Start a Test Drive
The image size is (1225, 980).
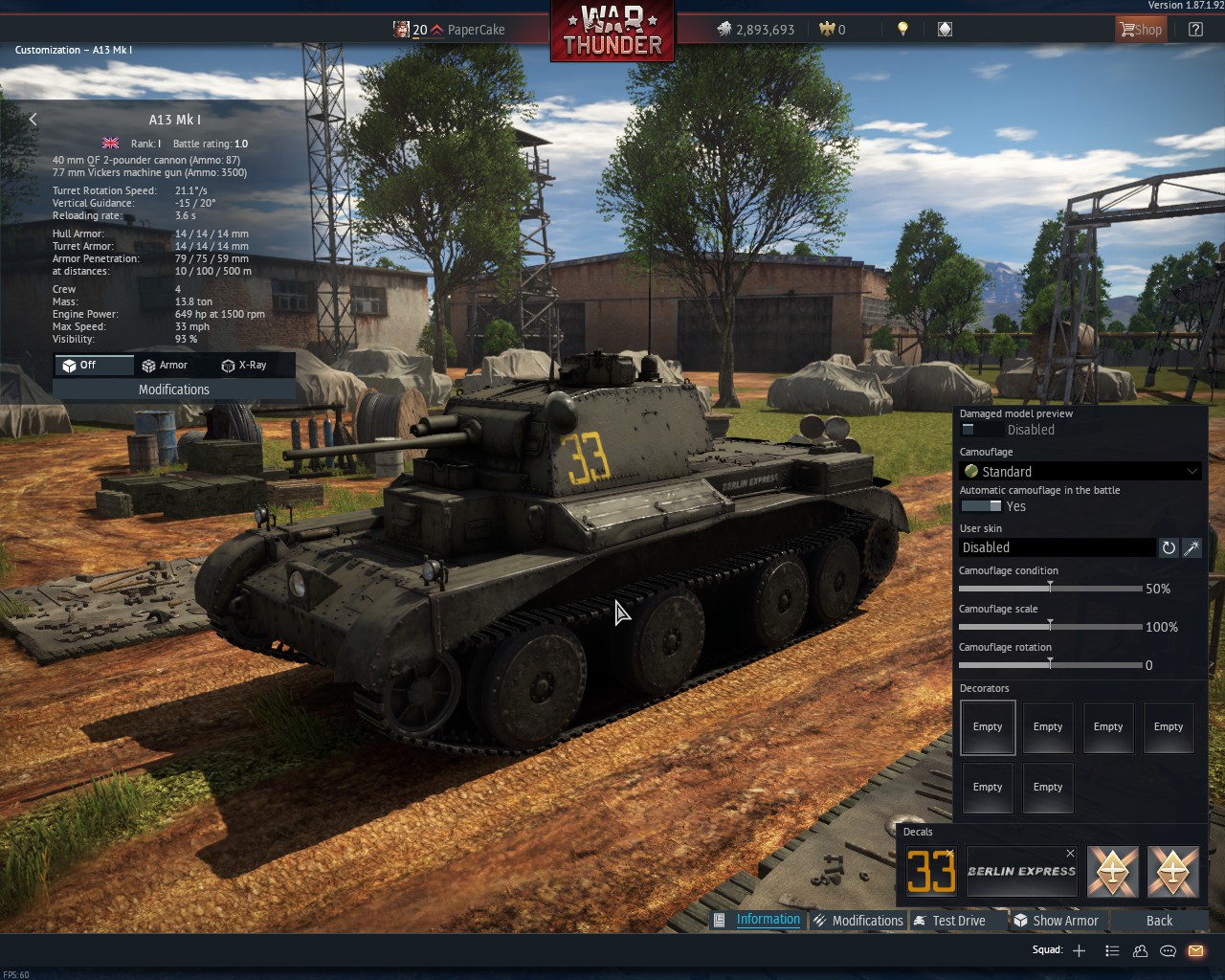(x=958, y=921)
